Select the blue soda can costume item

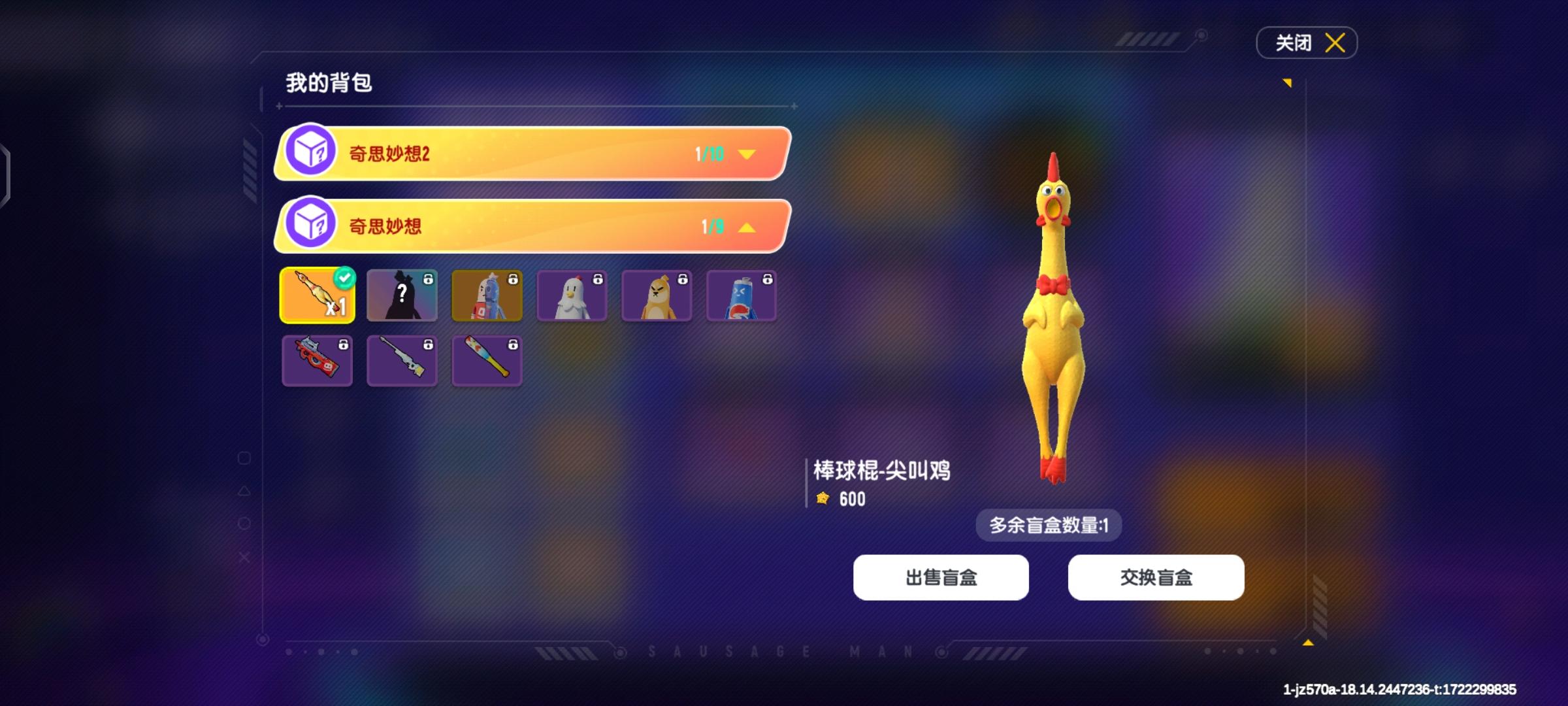742,295
